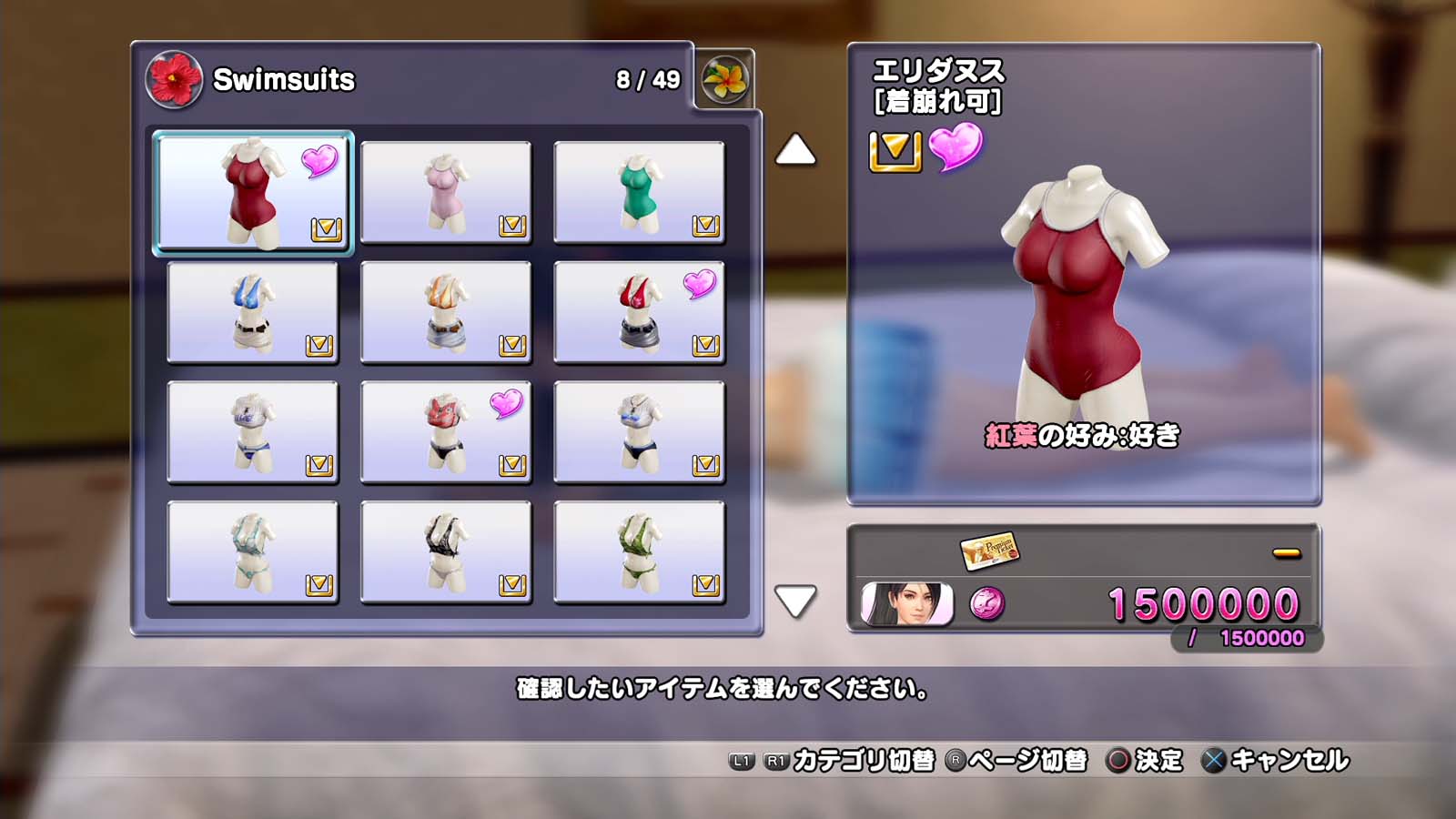Click the down arrow to page down
The height and width of the screenshot is (819, 1456).
tap(795, 602)
